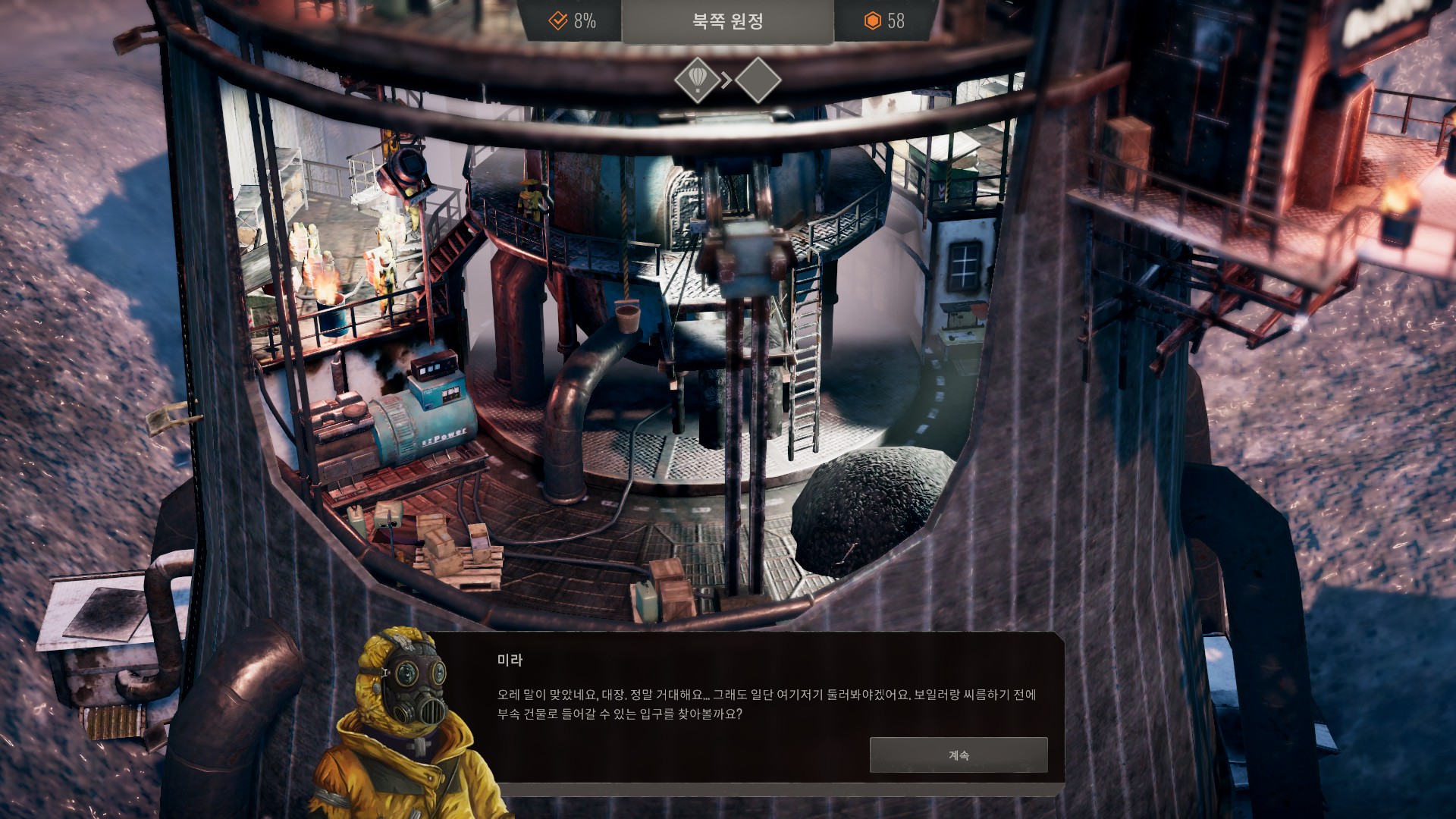Select the empty diamond objective marker

(x=758, y=80)
